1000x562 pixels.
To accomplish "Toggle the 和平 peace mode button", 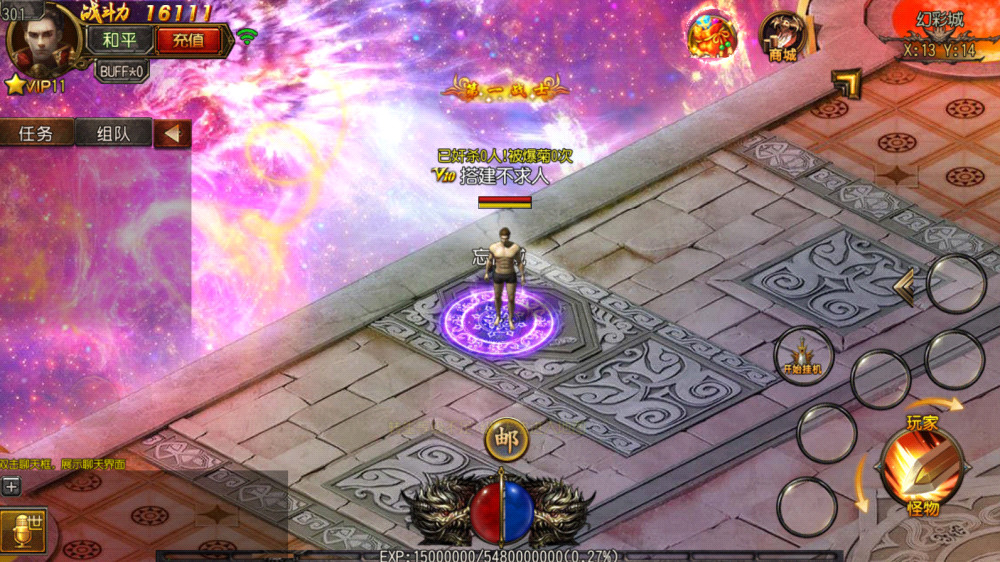I will [119, 40].
